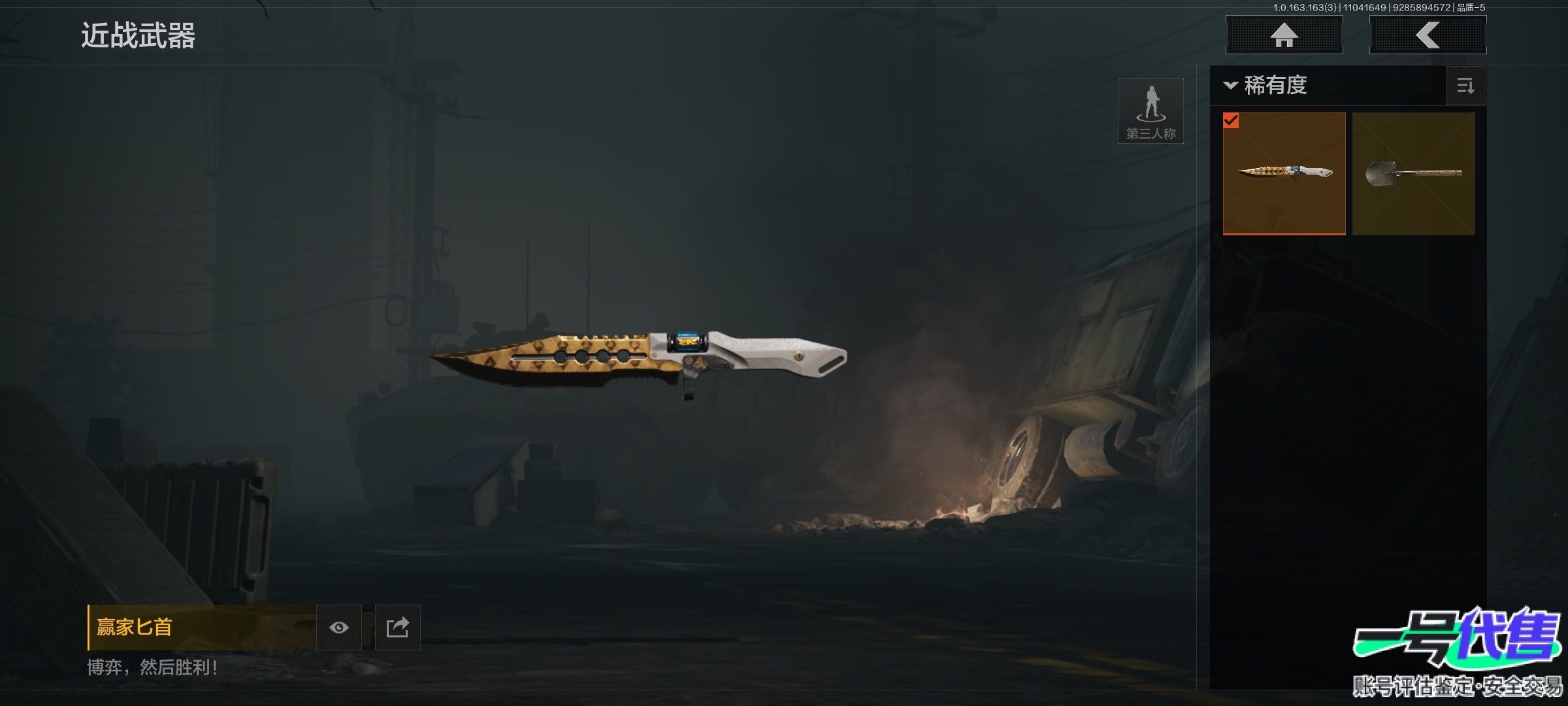
Task: Switch to third-person view (第三人称)
Action: point(1151,111)
